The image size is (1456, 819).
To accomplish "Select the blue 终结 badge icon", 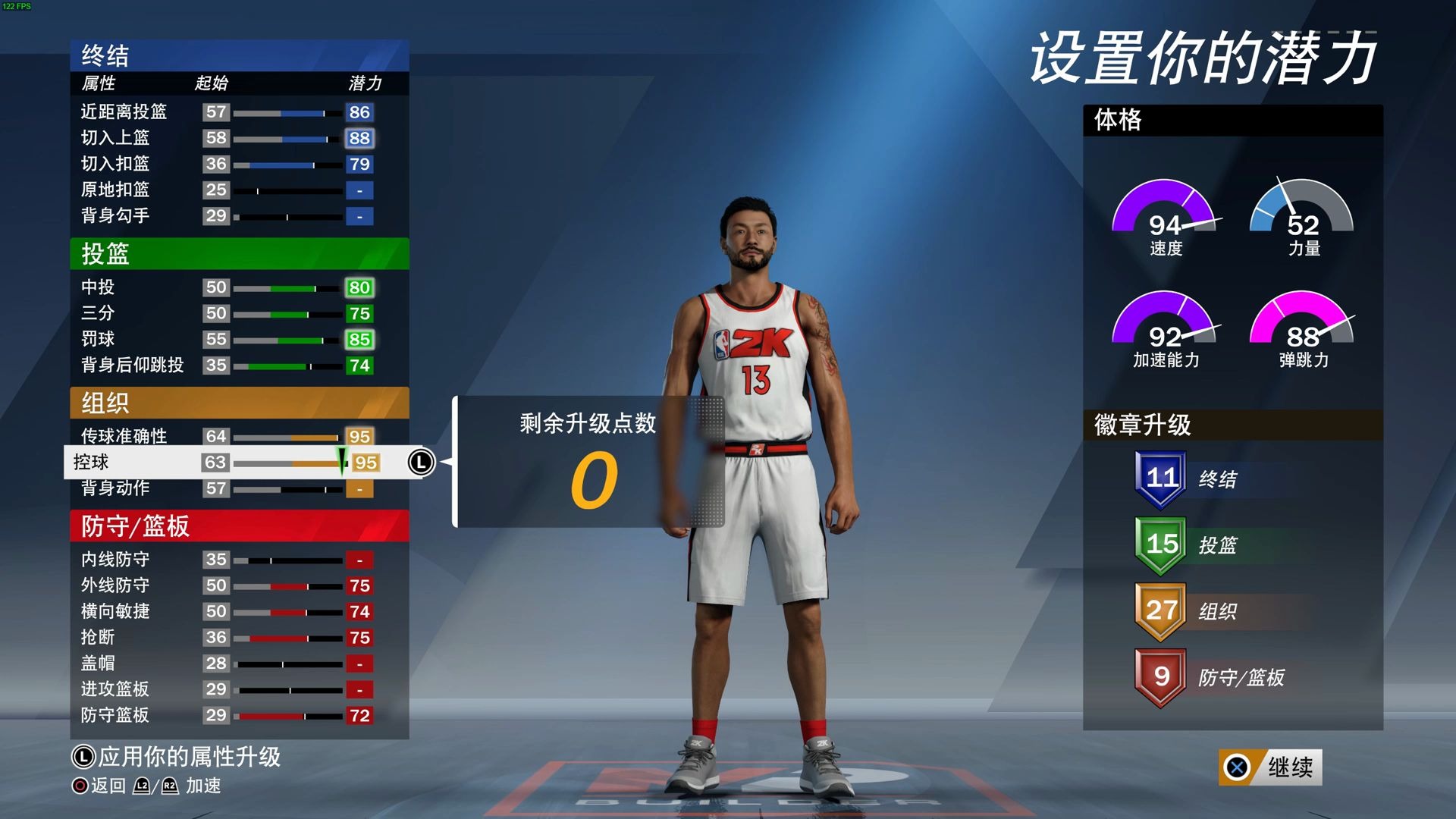I will (1160, 478).
